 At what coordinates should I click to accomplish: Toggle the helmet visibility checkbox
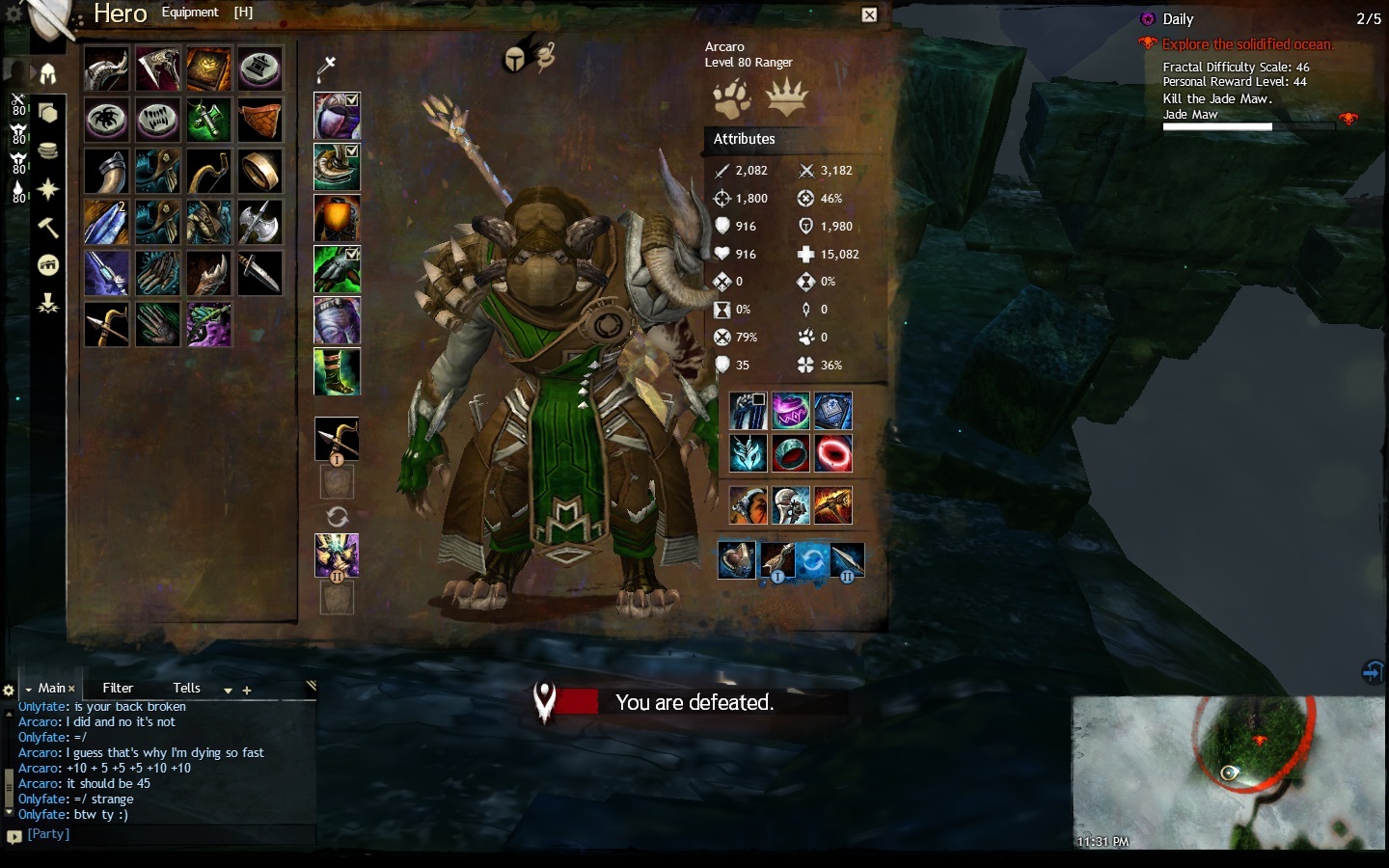click(352, 99)
